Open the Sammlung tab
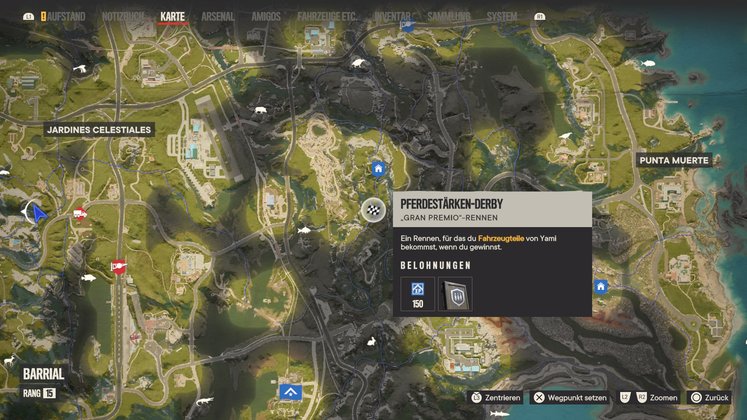 tap(450, 17)
